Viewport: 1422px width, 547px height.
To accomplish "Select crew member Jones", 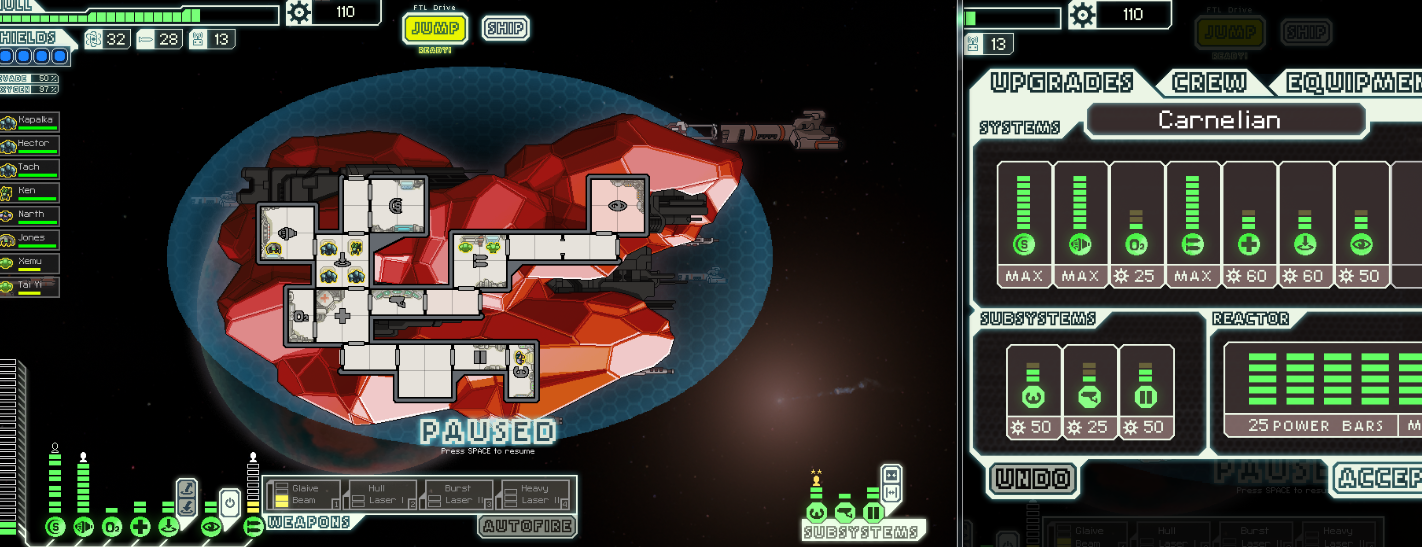I will tap(30, 240).
